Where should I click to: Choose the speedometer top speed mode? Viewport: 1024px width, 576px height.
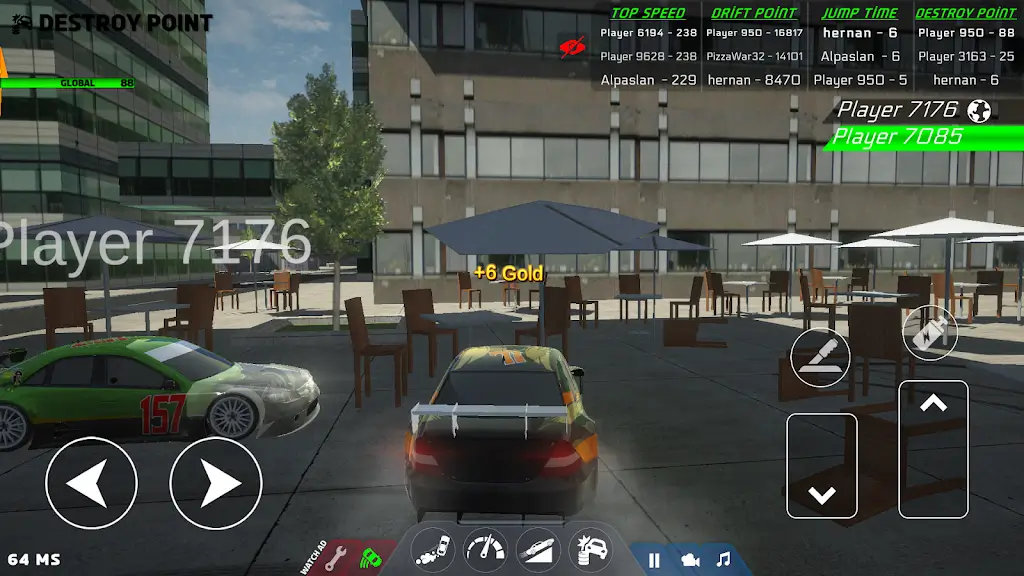click(486, 549)
